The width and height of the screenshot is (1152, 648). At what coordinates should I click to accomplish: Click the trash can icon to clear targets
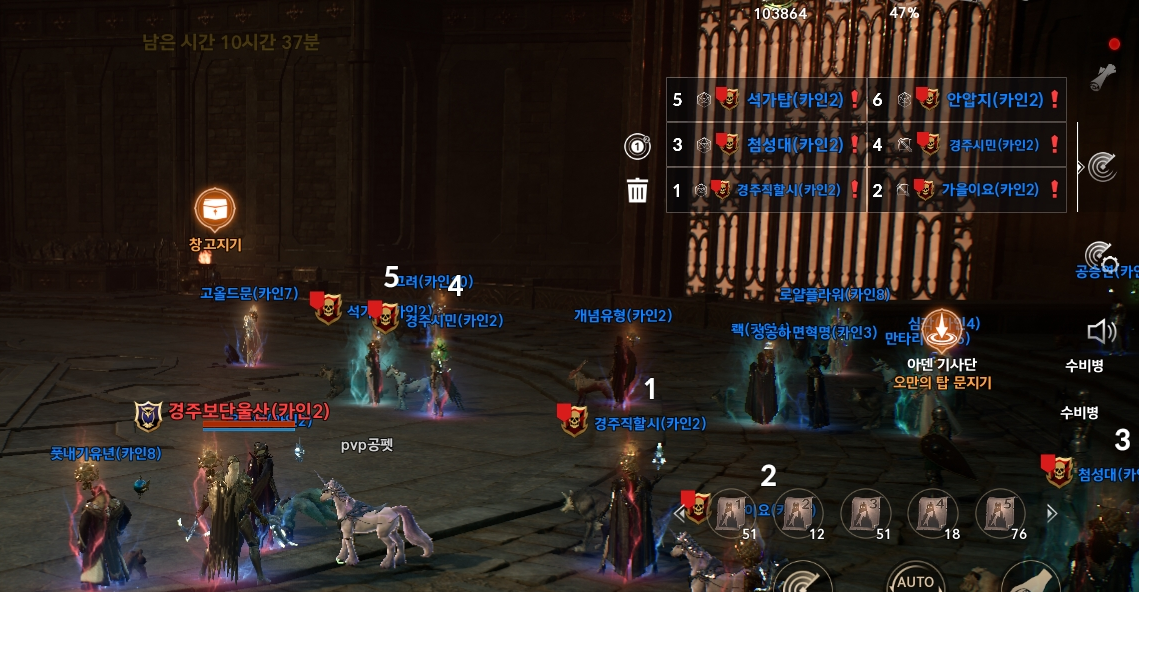637,190
